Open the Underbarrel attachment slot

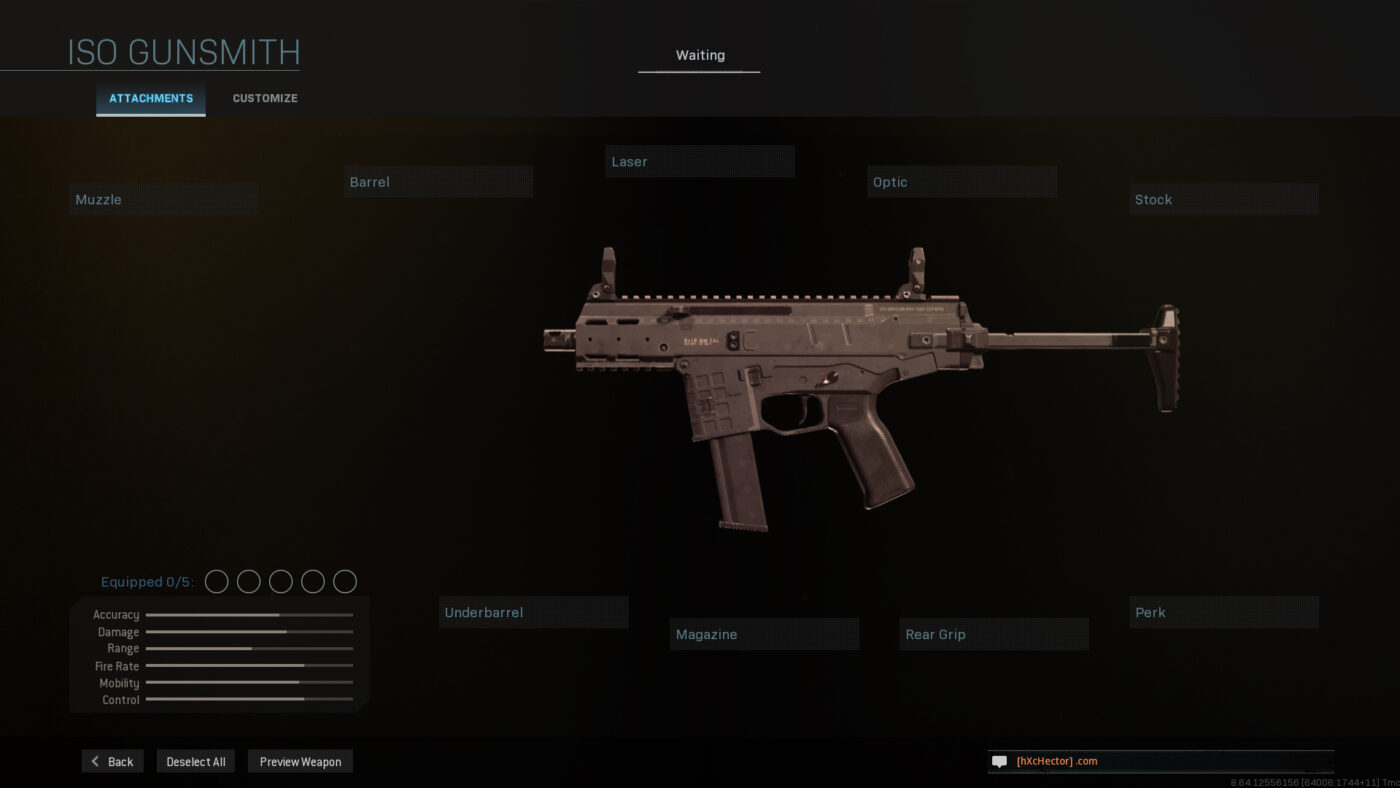[x=533, y=612]
